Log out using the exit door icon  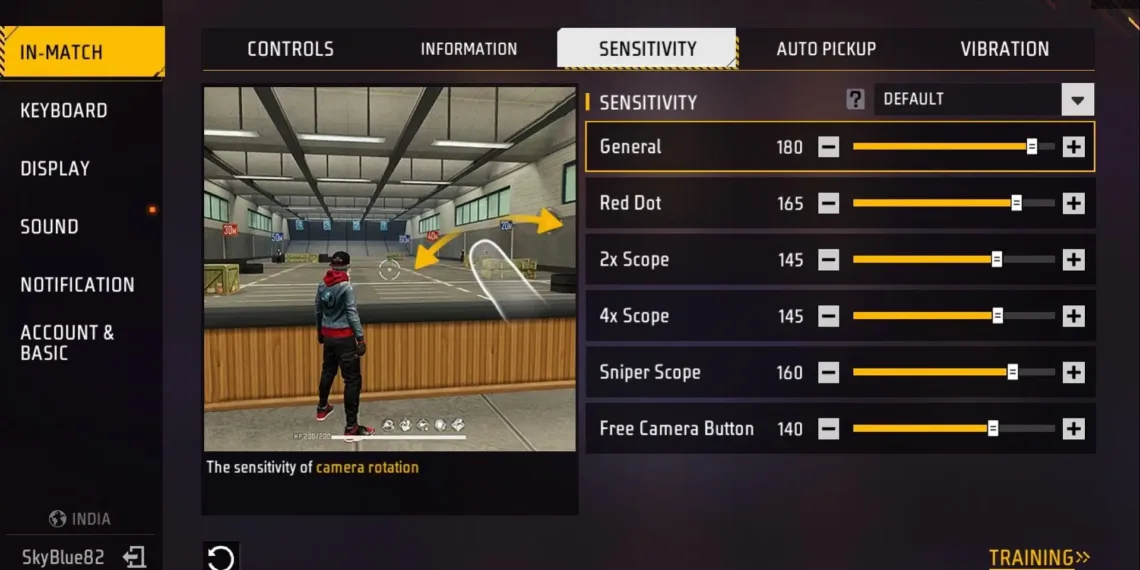tap(134, 556)
